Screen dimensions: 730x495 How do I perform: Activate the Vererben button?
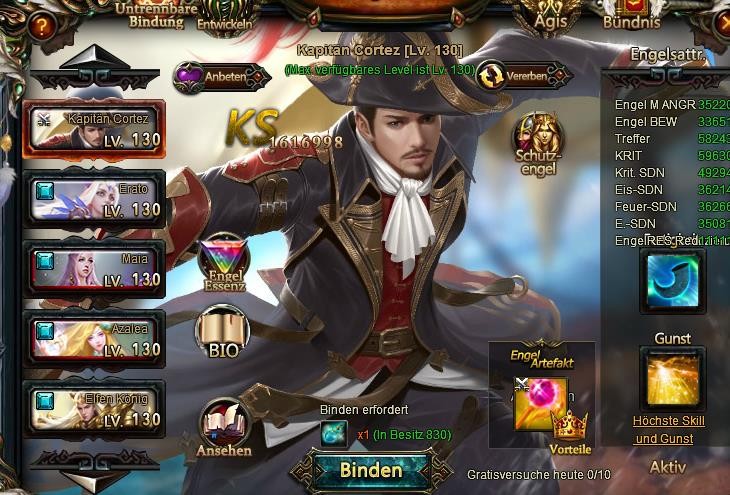514,74
